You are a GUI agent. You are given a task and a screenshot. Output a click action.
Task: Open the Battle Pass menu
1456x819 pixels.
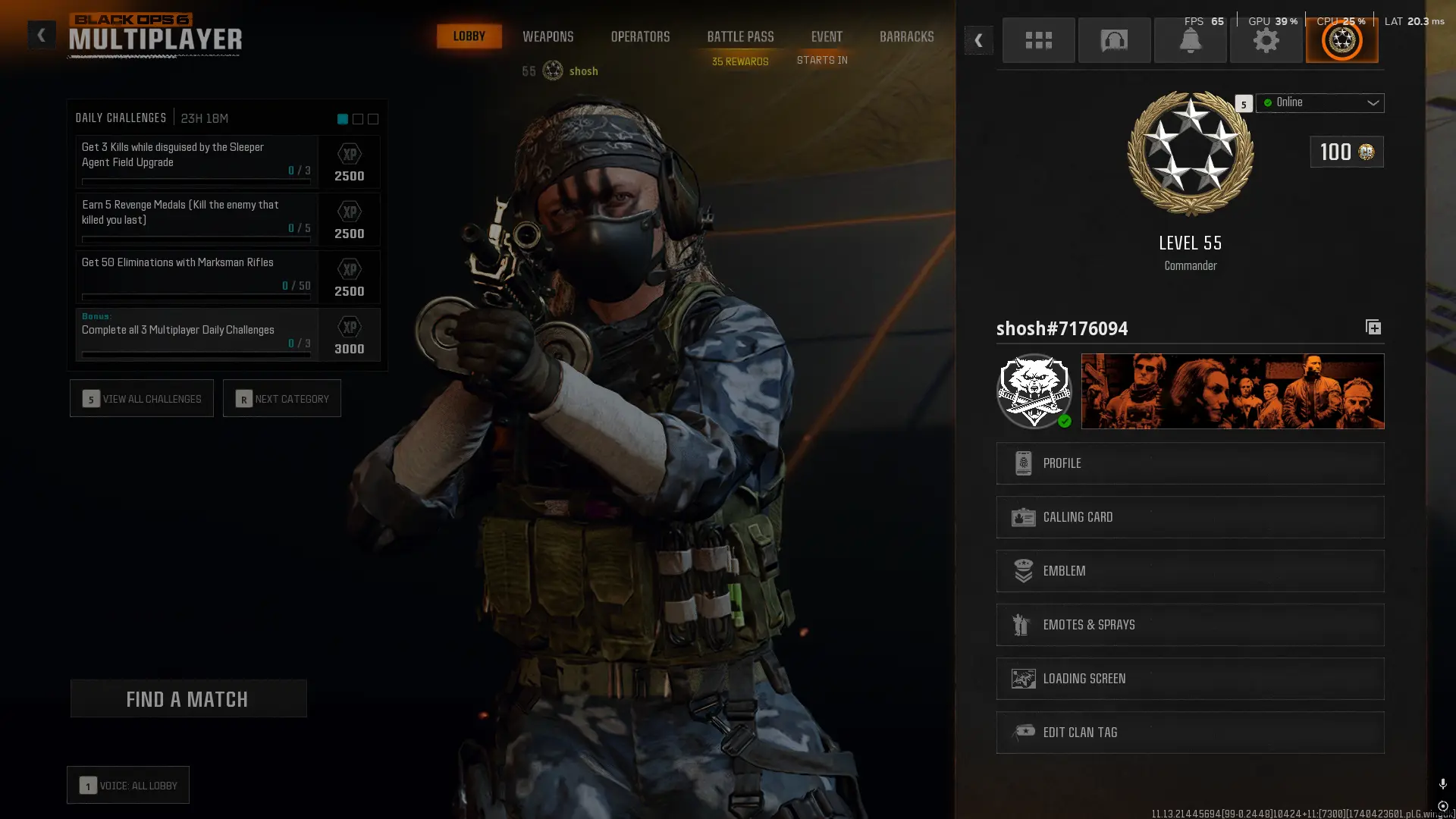pos(739,36)
